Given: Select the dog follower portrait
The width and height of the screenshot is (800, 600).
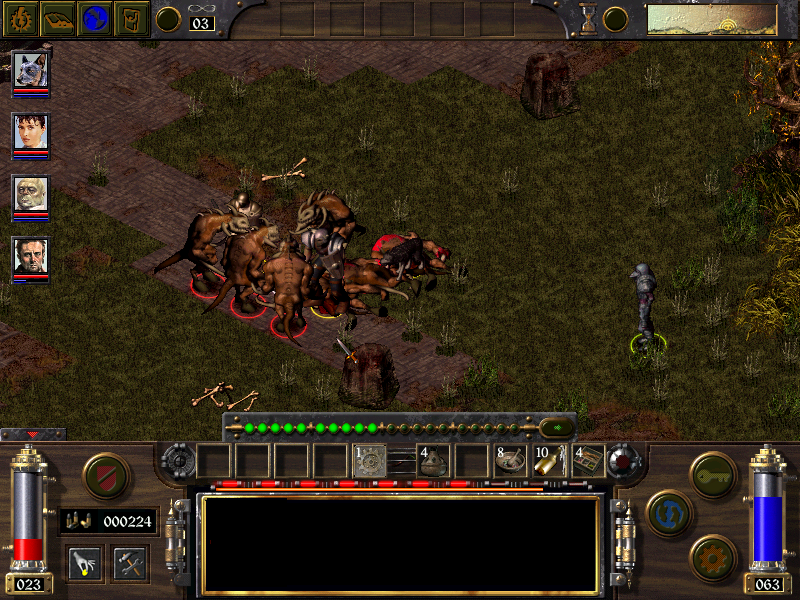Looking at the screenshot, I should point(31,69).
